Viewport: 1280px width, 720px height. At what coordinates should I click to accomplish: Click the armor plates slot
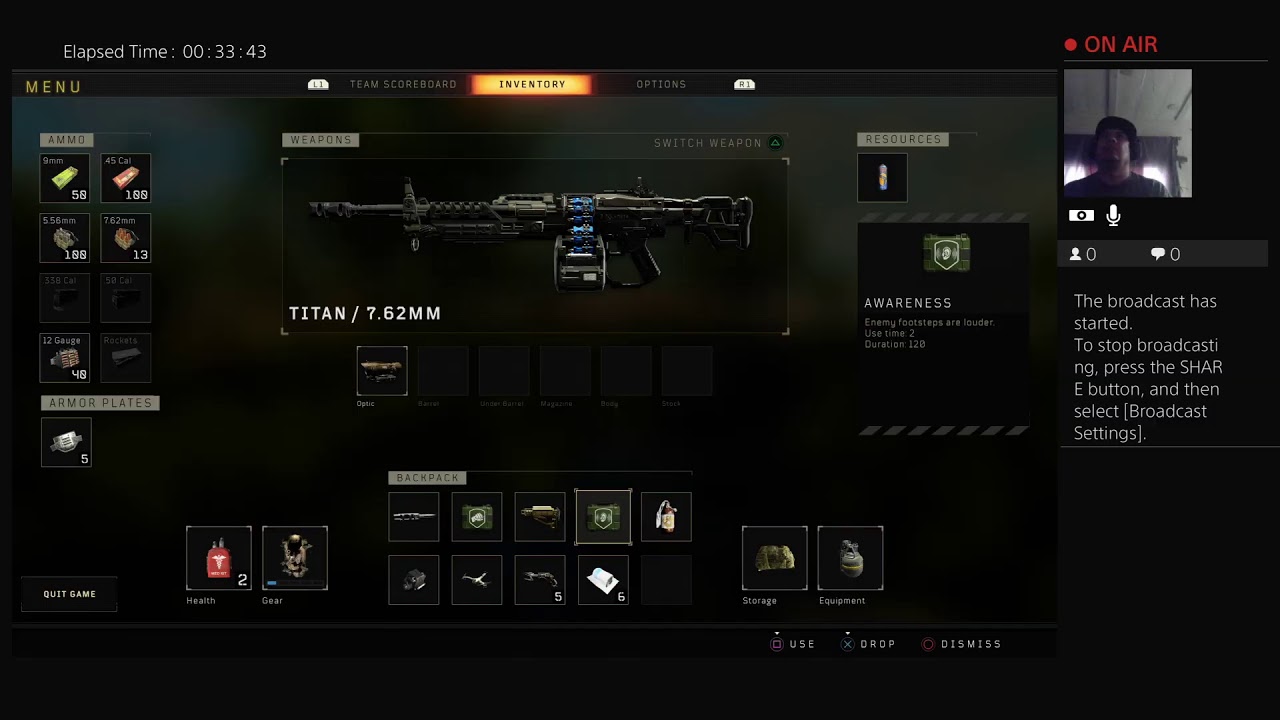pos(66,442)
